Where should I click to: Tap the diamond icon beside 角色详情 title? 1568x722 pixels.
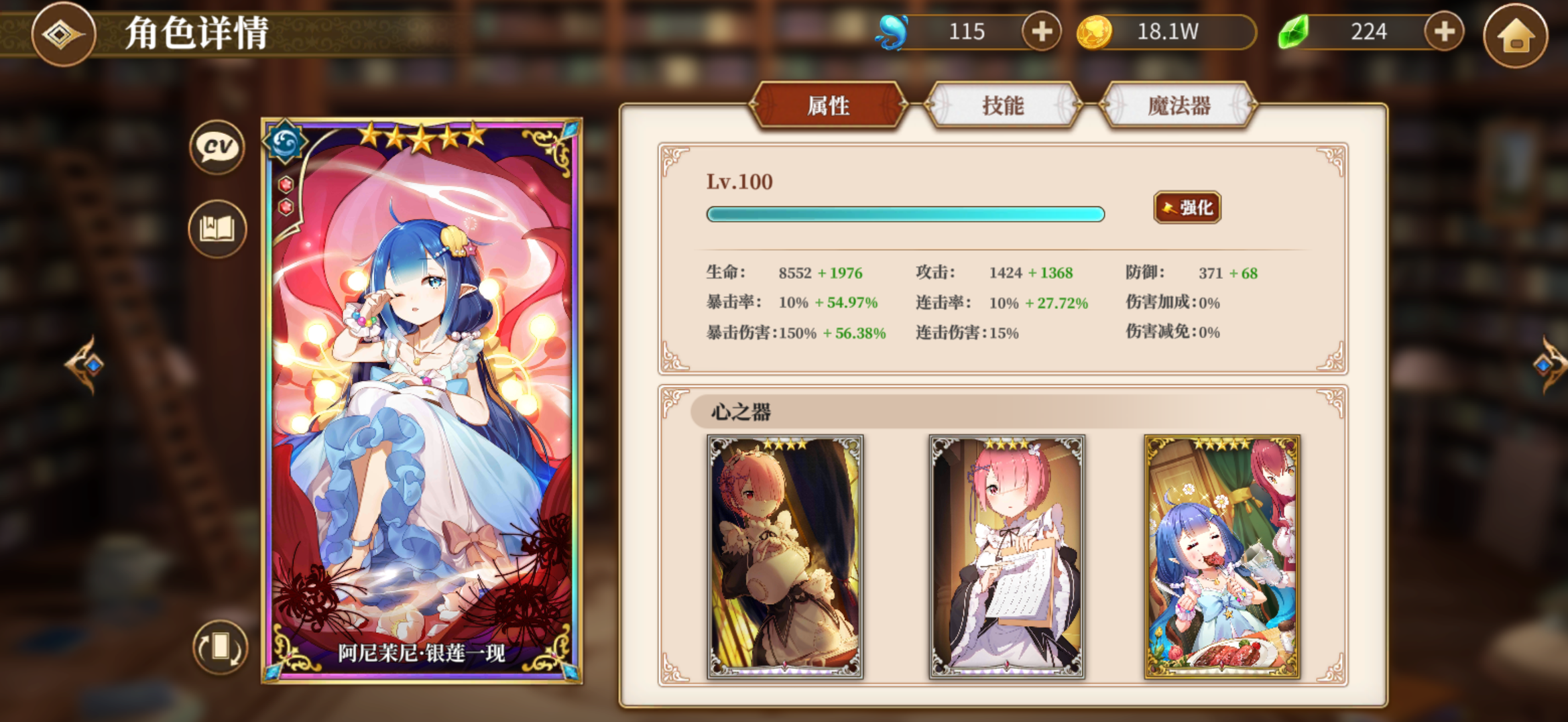point(64,35)
